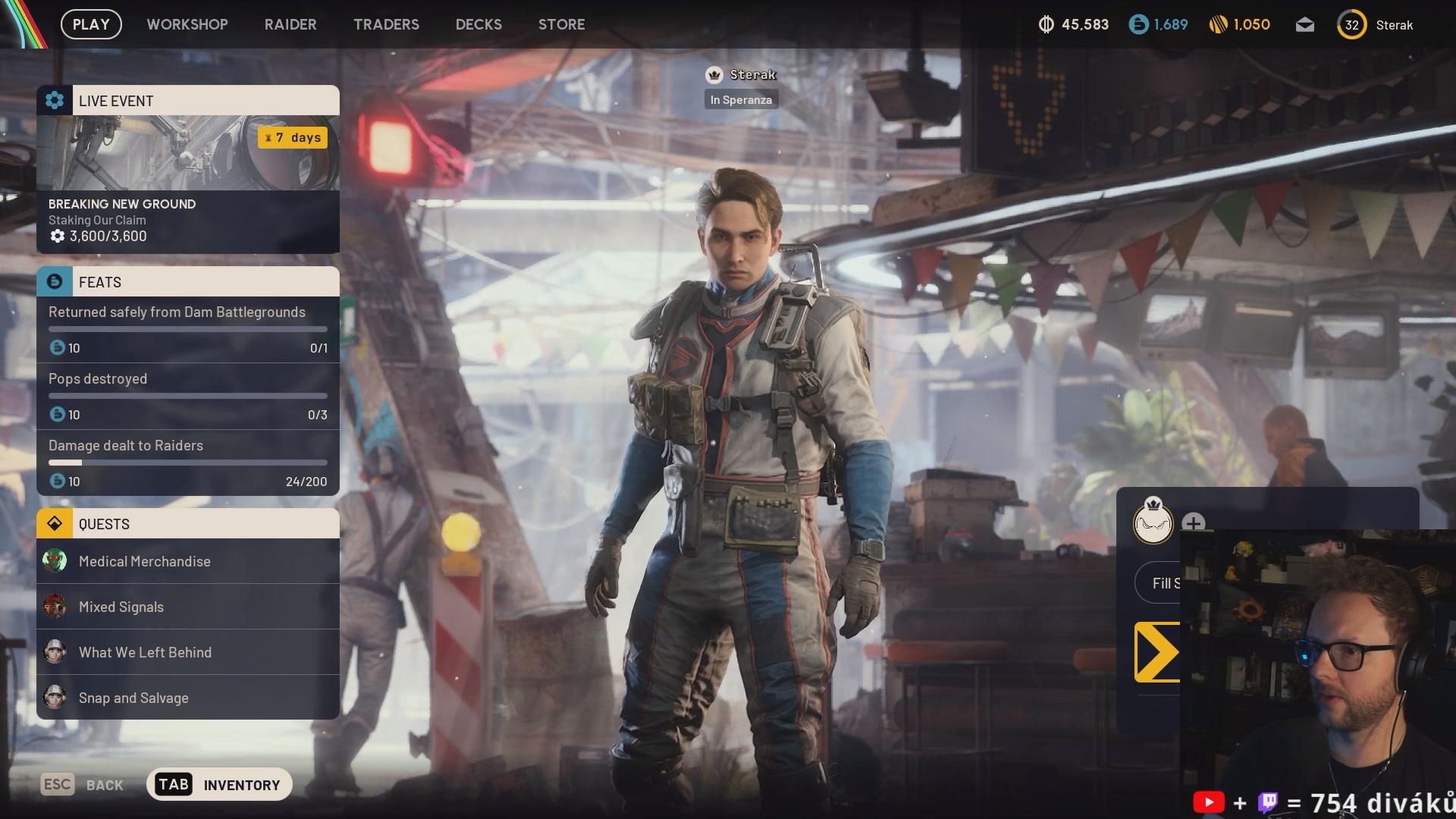Open Sterak's player profile
The height and width of the screenshot is (819, 1456).
point(1376,25)
